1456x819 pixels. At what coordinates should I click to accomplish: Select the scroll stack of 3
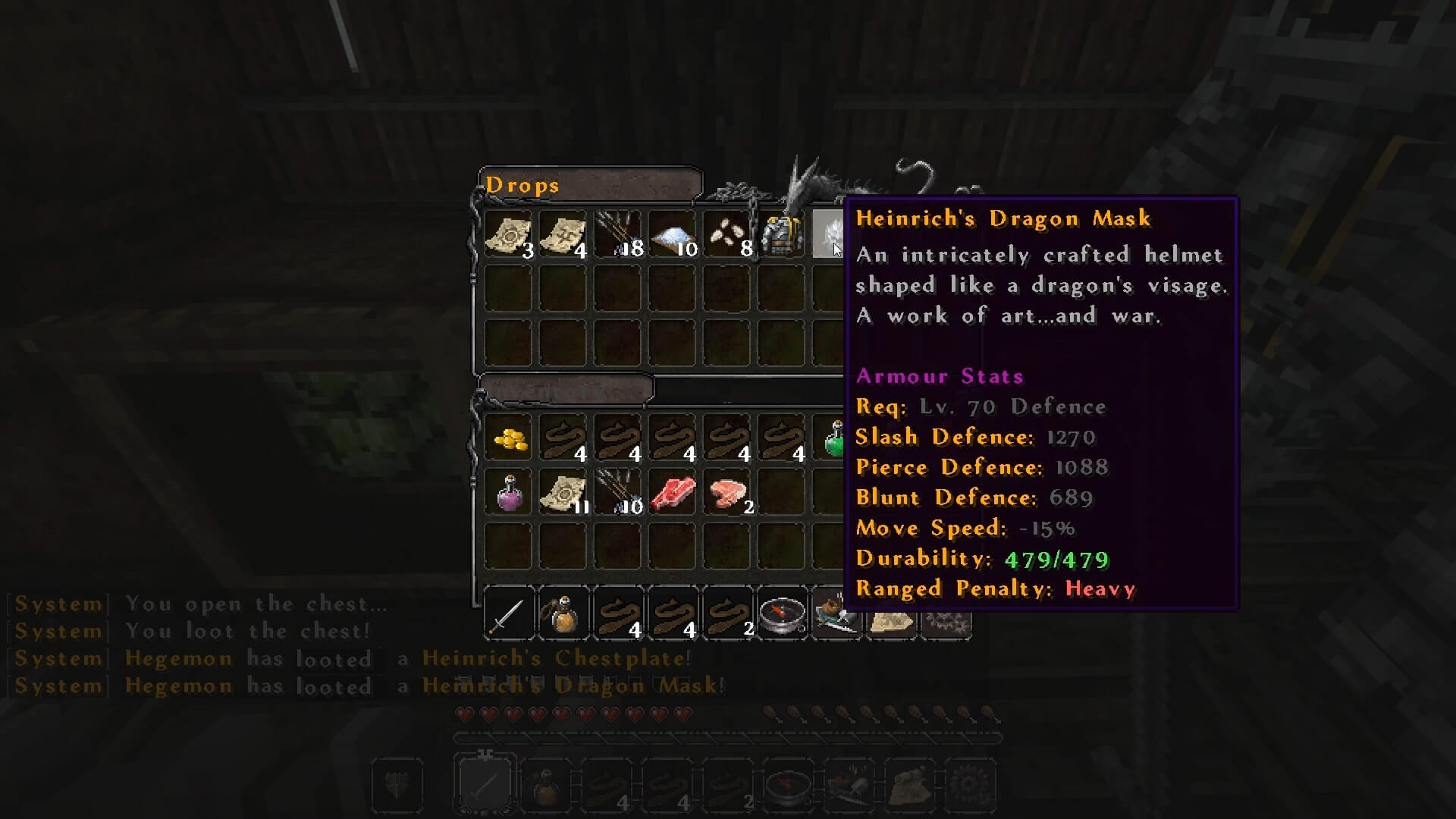click(x=509, y=234)
